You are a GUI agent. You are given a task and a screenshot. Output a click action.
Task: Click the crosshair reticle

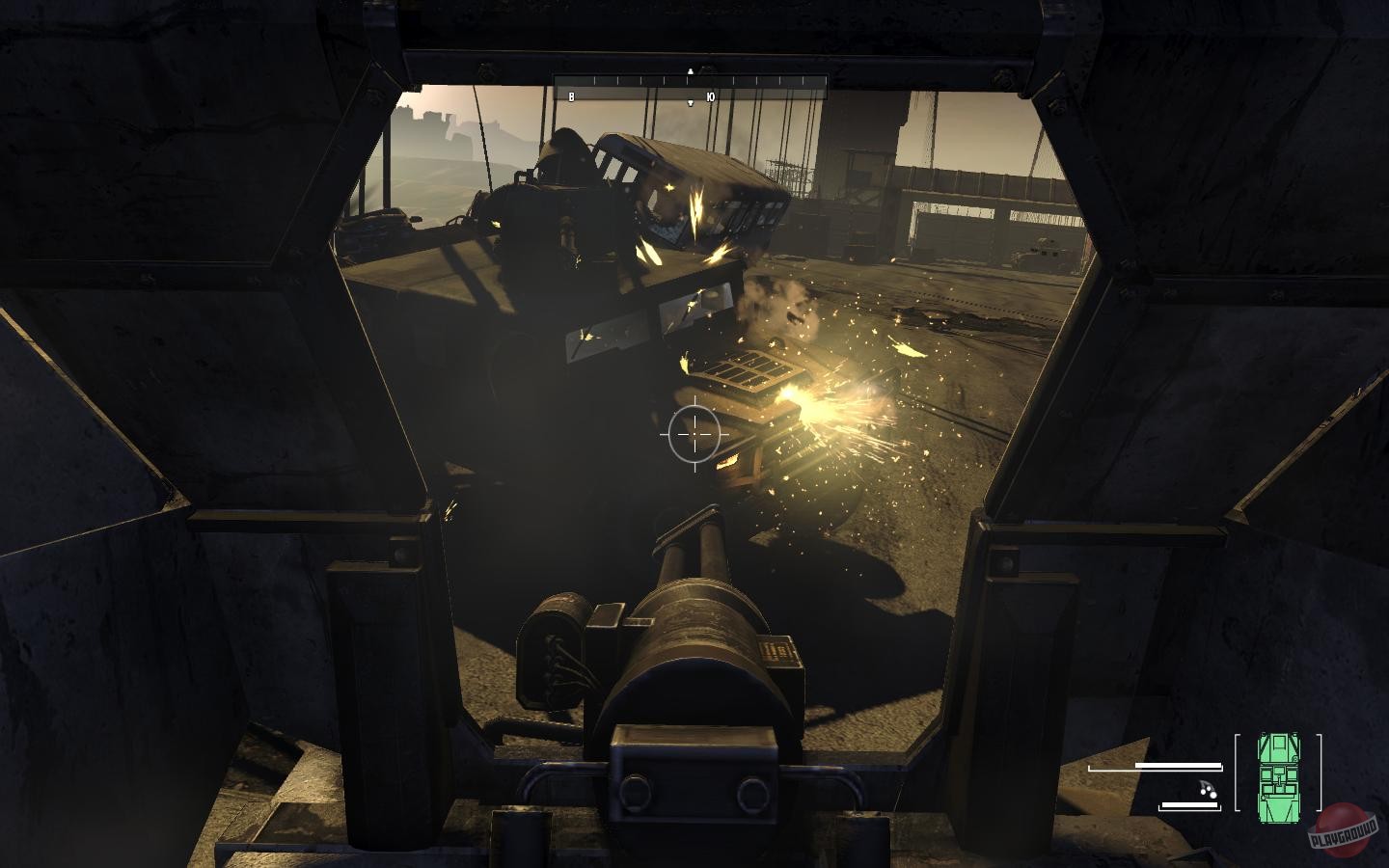click(693, 434)
